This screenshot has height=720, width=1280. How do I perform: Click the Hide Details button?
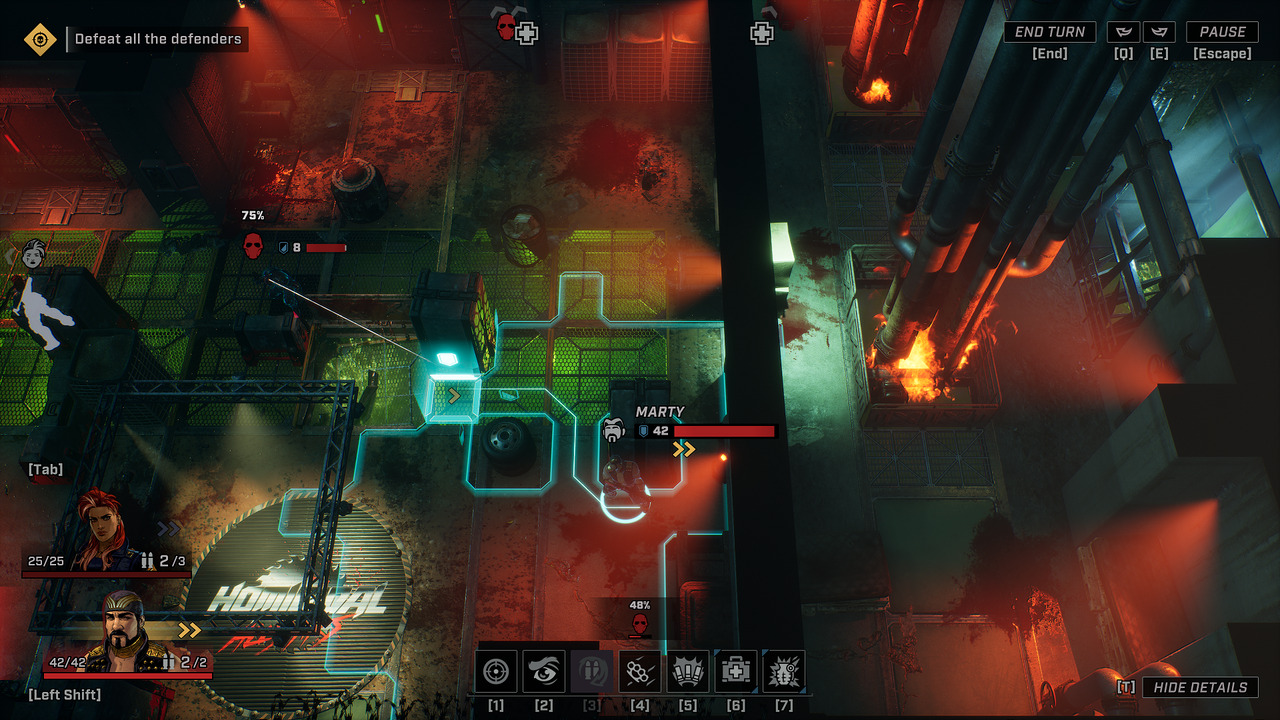(x=1200, y=687)
